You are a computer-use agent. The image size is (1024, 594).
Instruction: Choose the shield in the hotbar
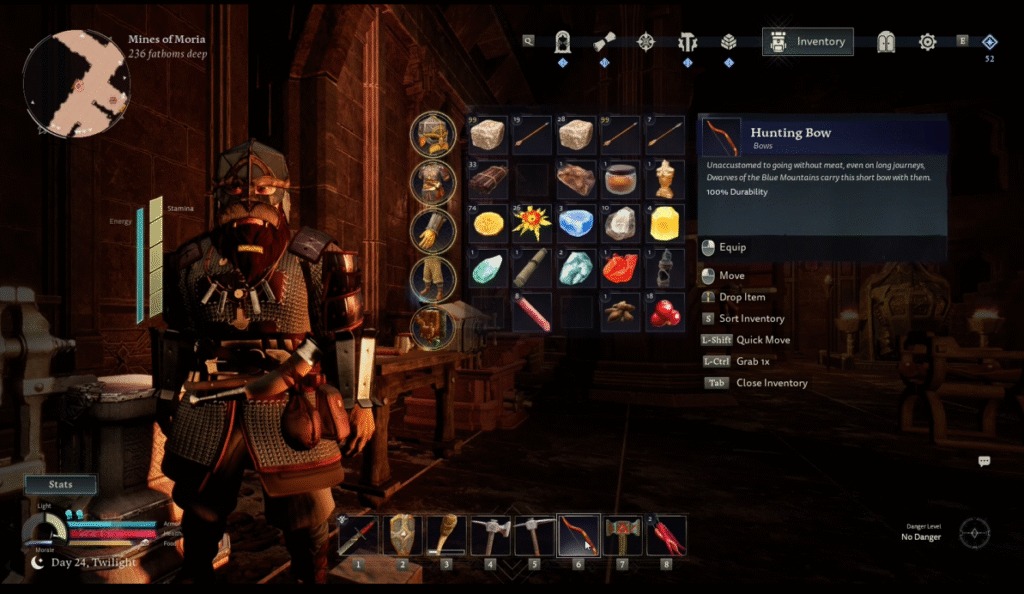pyautogui.click(x=402, y=535)
